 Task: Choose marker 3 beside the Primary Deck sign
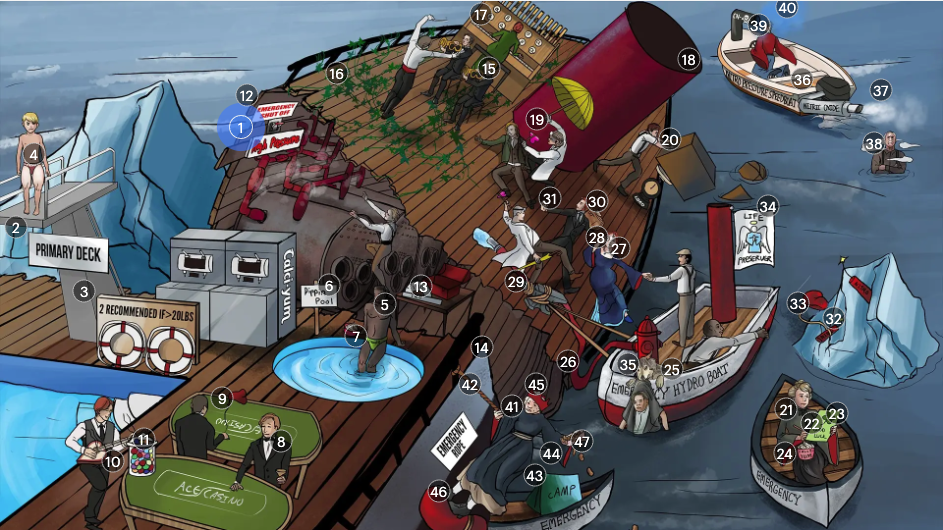[x=84, y=292]
